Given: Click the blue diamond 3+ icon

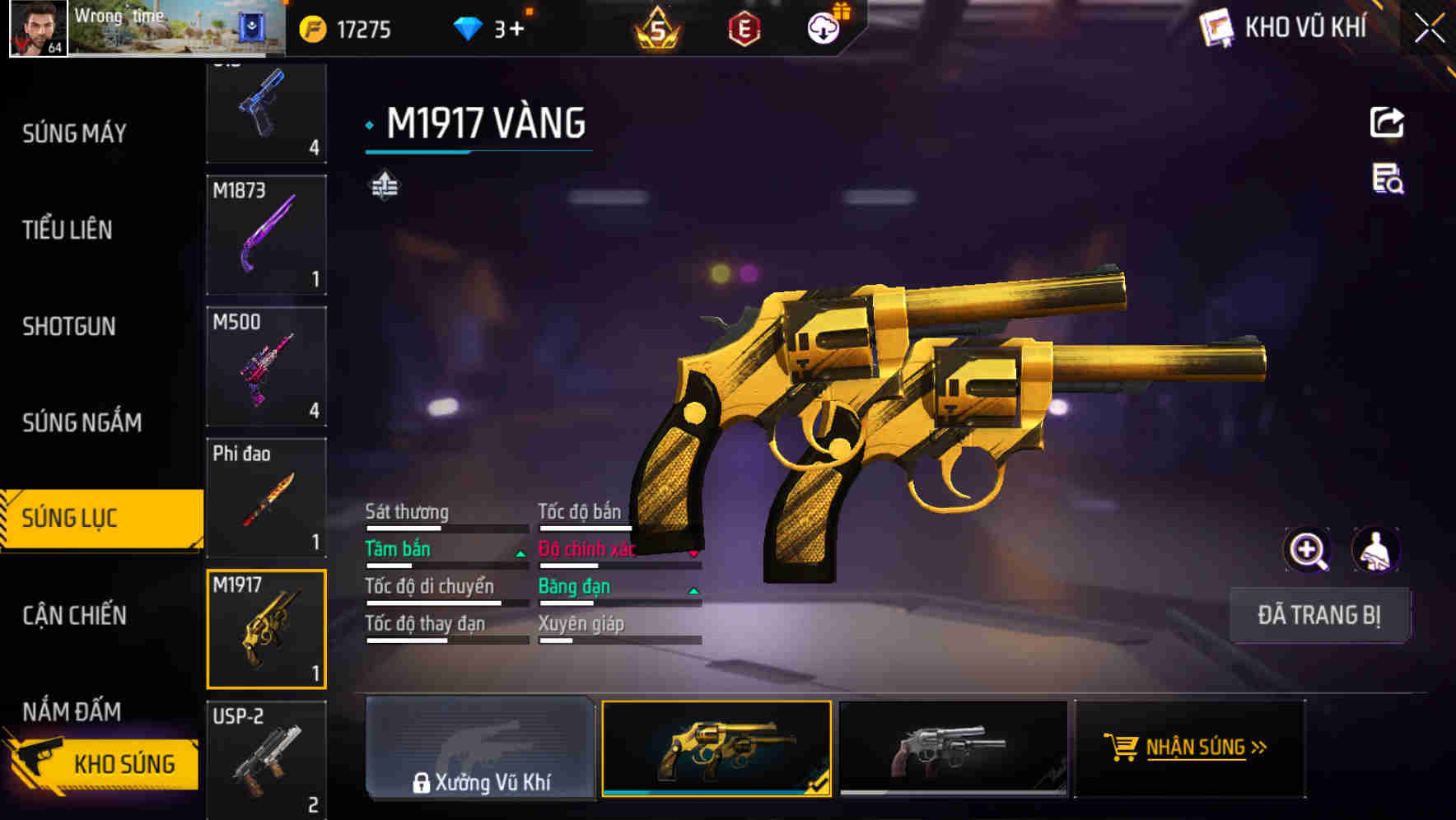Looking at the screenshot, I should coord(469,27).
